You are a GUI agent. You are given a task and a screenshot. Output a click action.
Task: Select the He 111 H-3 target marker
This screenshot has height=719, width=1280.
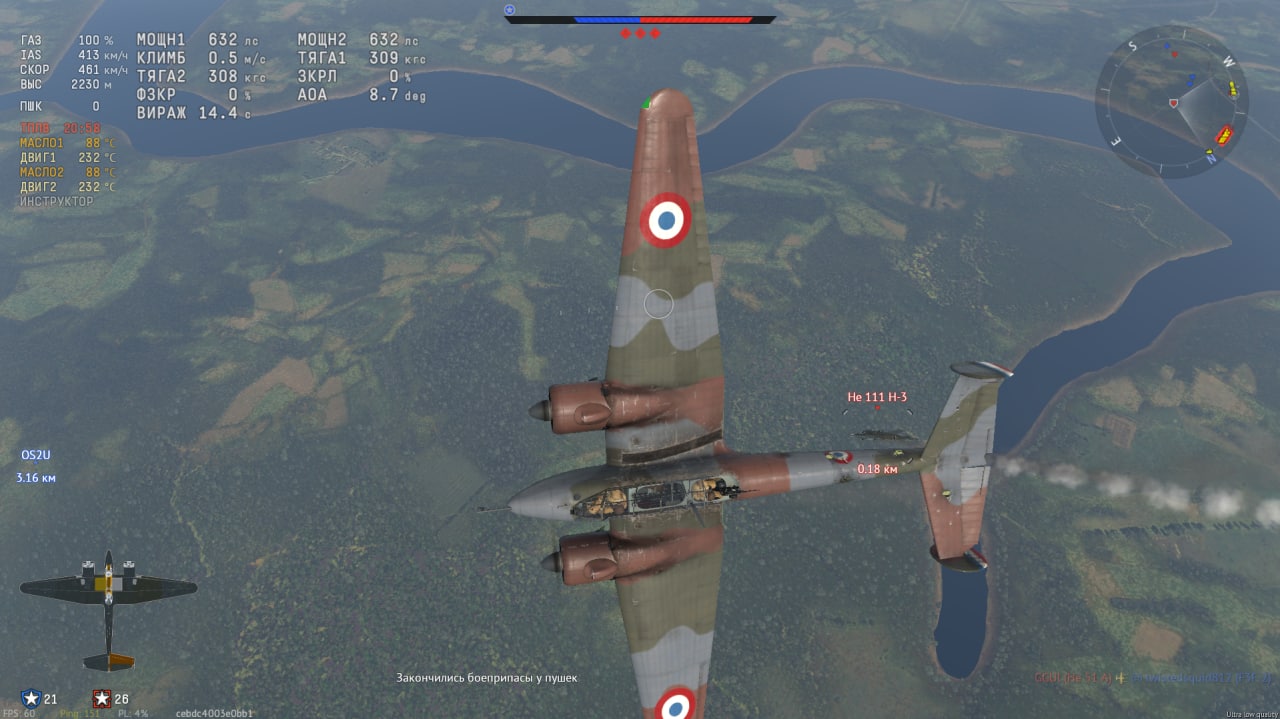pyautogui.click(x=877, y=397)
